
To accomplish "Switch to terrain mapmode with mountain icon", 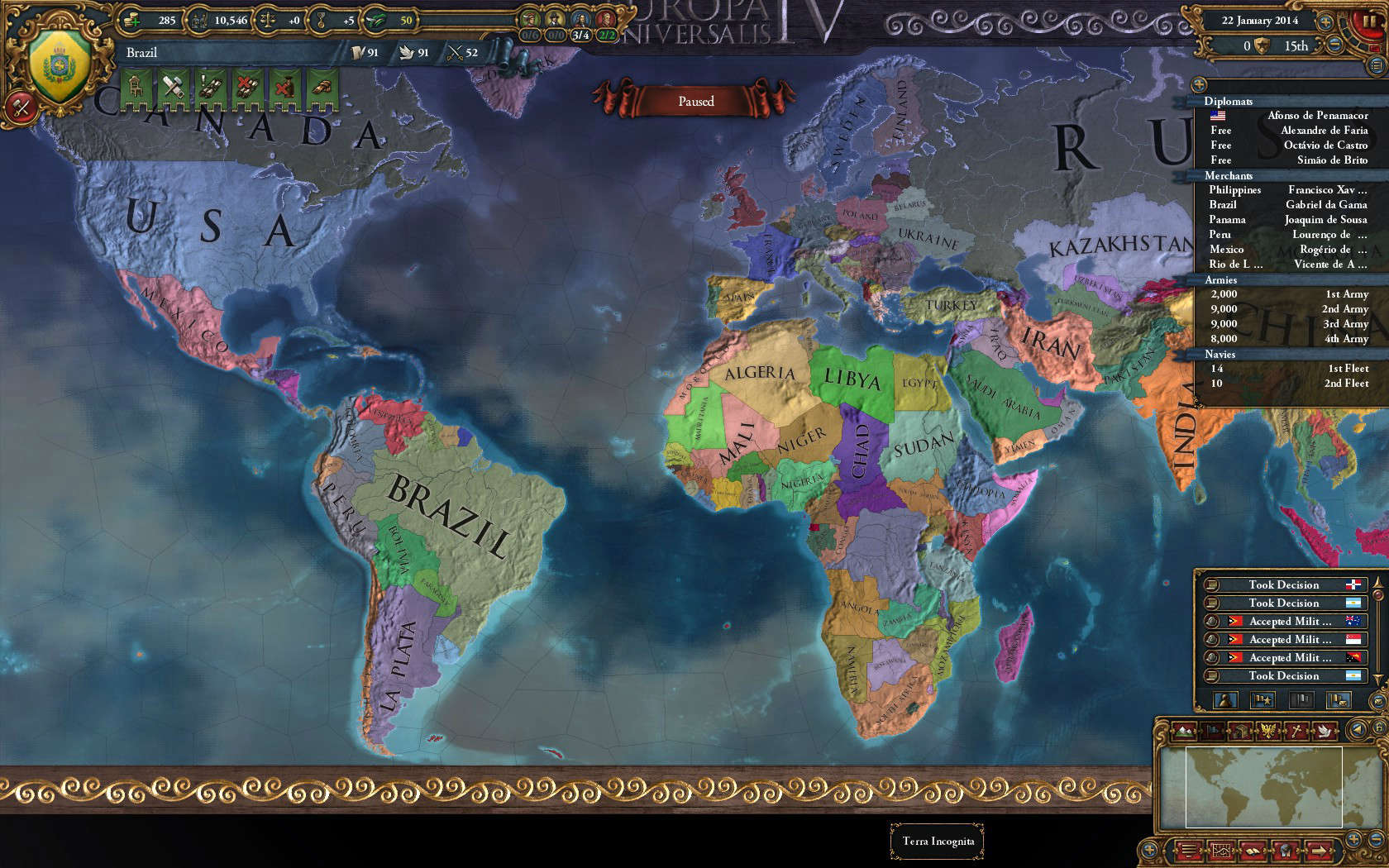I will 1184,731.
